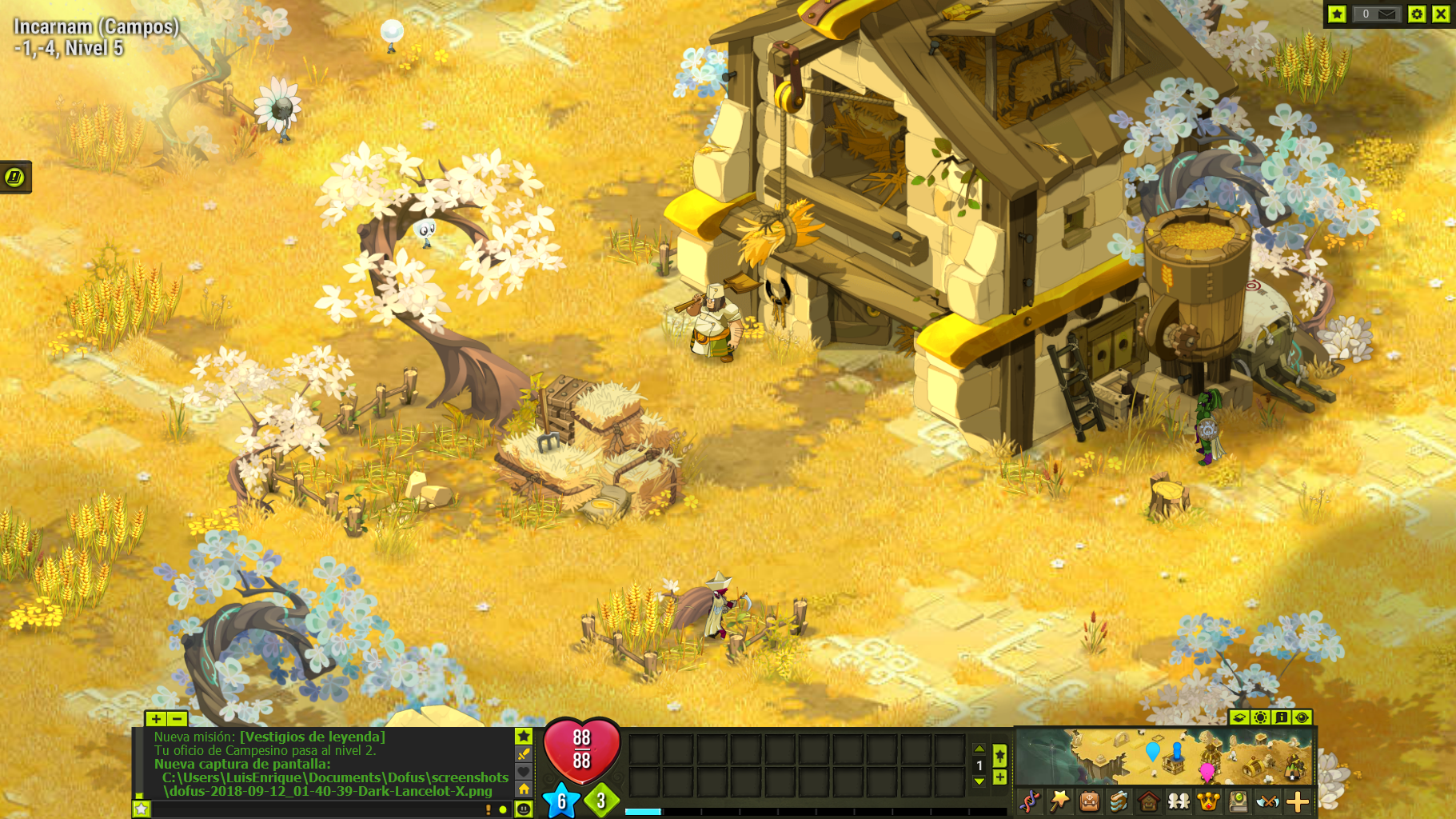Click the minimap
Screen dimensions: 1456x819
[x=1164, y=756]
